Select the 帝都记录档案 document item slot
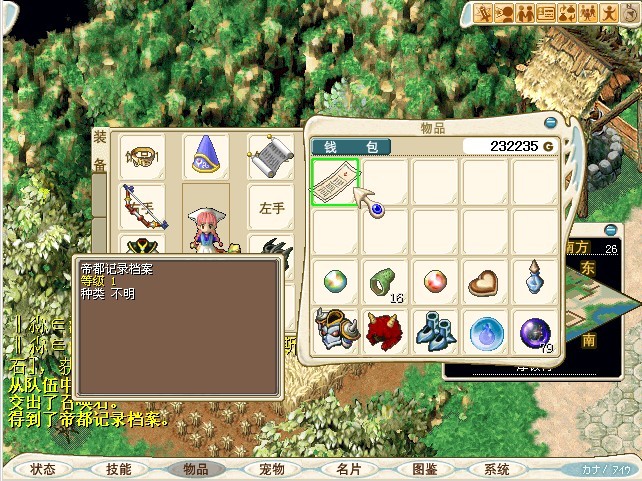Image resolution: width=642 pixels, height=481 pixels. point(335,182)
